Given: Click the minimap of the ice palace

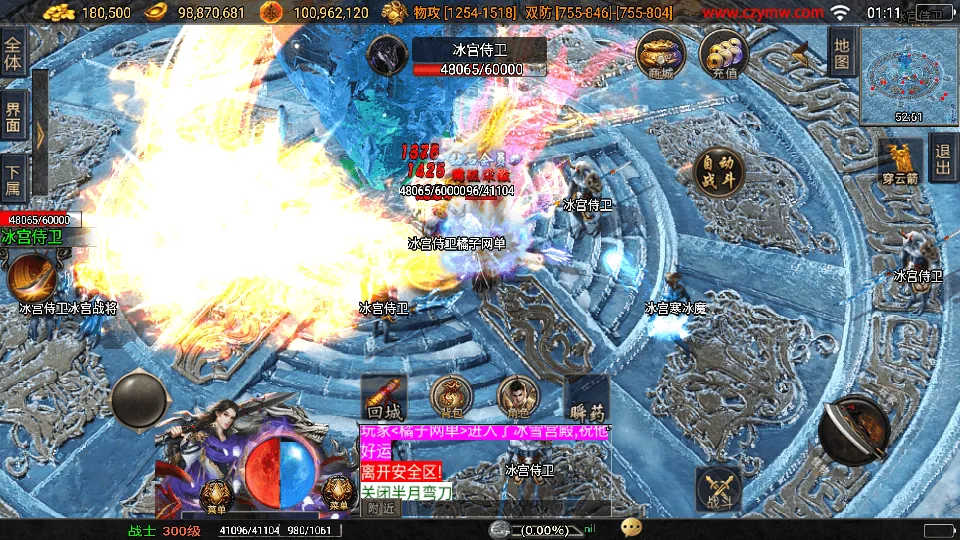Looking at the screenshot, I should [x=908, y=75].
